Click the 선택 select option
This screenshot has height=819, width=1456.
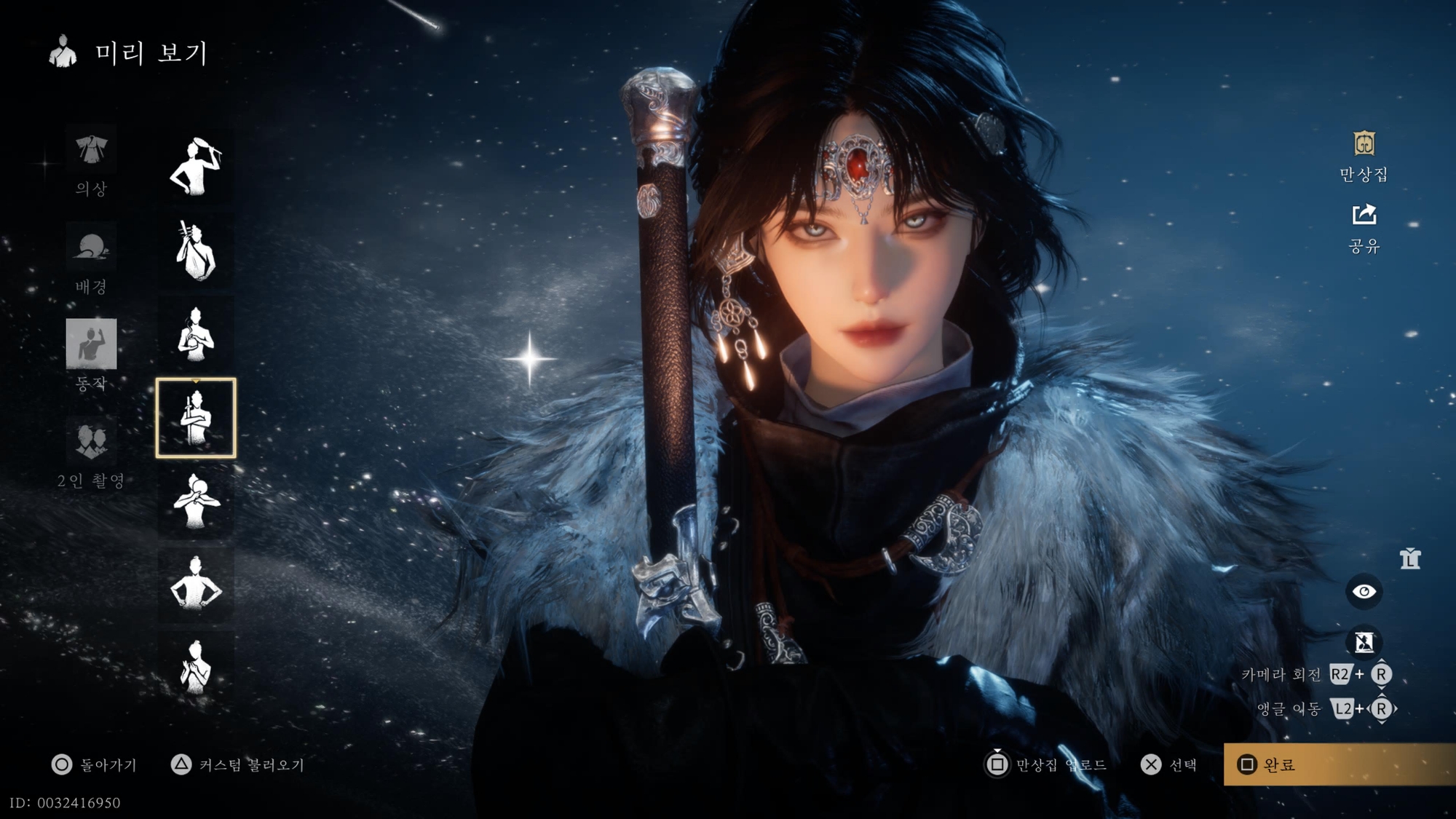coord(1168,764)
